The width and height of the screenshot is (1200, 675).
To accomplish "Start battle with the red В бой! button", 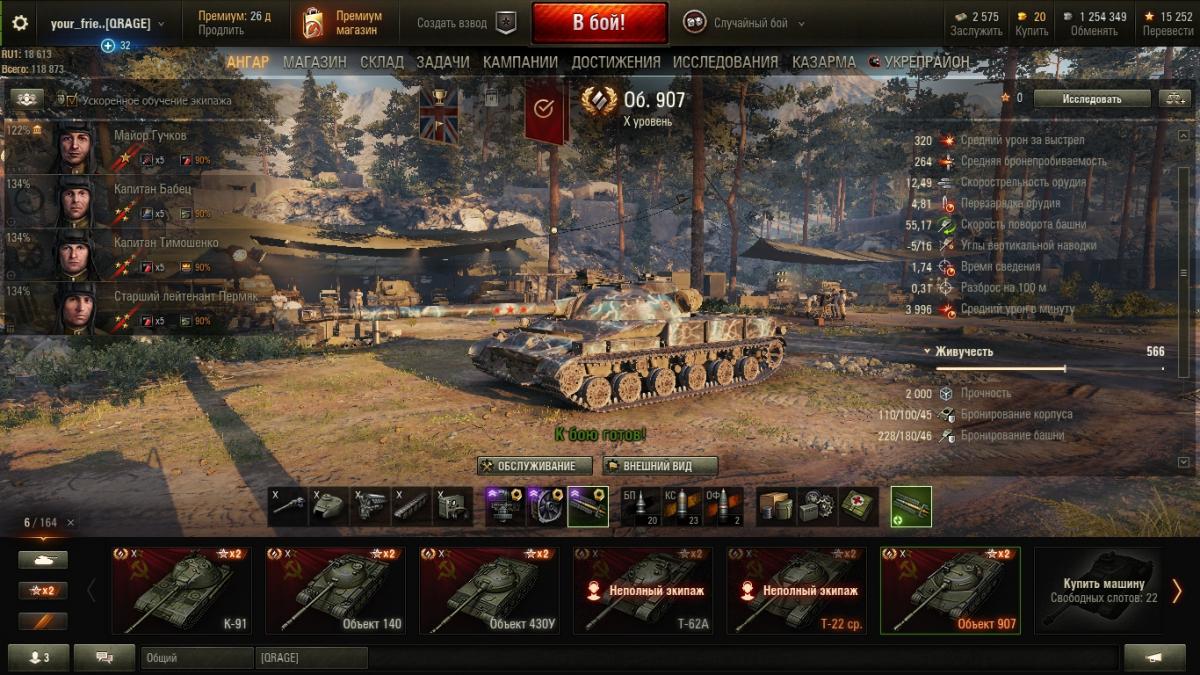I will (599, 23).
